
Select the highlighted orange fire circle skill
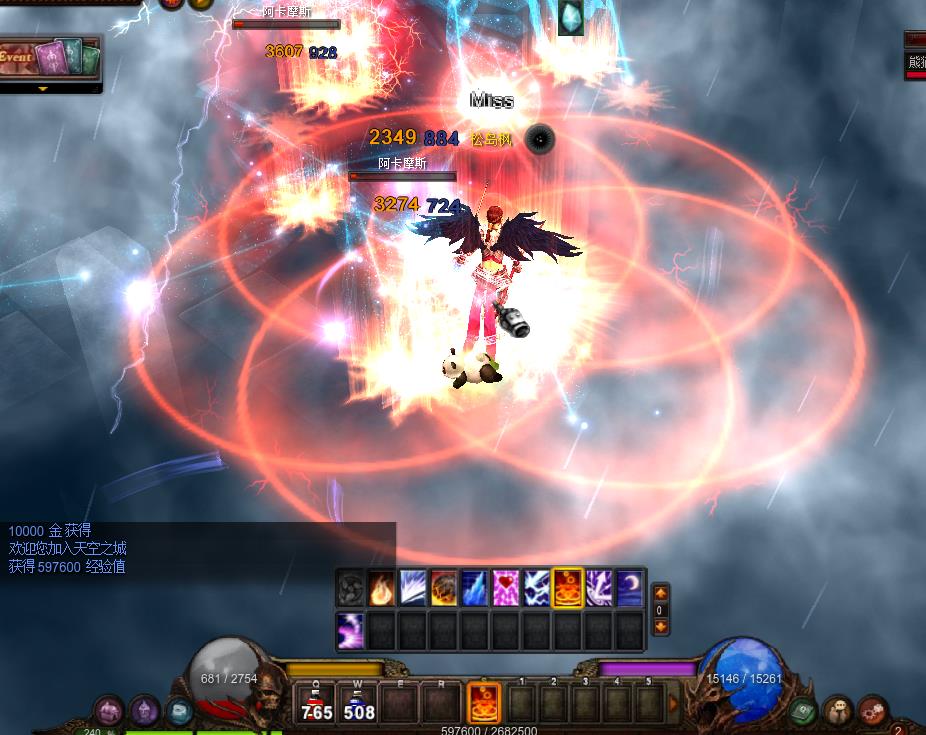pos(567,587)
